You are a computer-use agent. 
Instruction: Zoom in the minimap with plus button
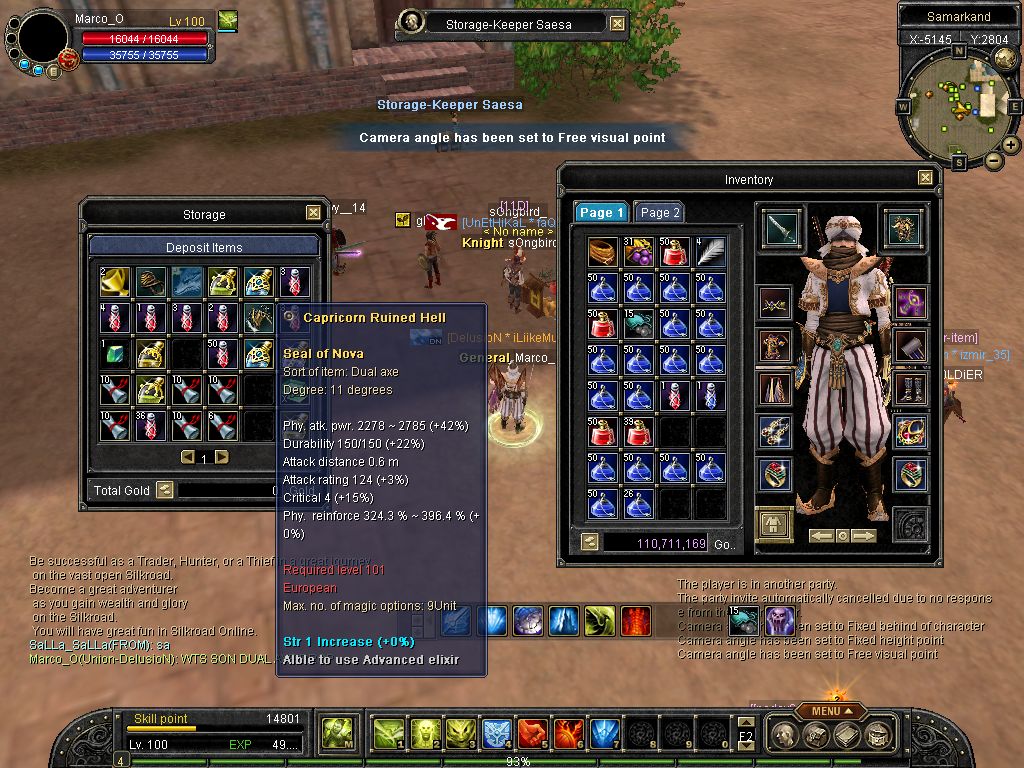coord(1010,145)
